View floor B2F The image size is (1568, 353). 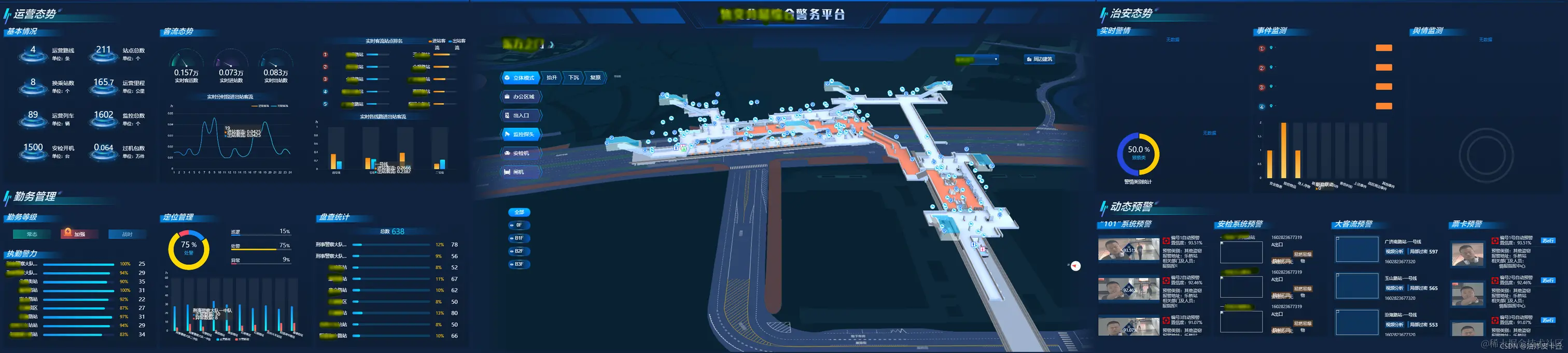click(519, 251)
